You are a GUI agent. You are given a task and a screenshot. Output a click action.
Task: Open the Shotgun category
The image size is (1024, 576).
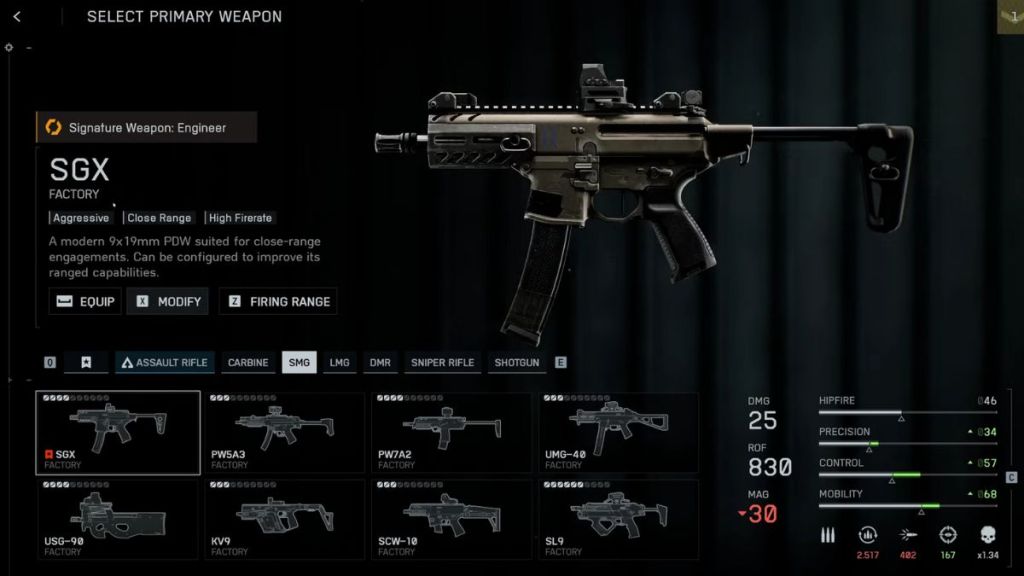click(x=516, y=362)
